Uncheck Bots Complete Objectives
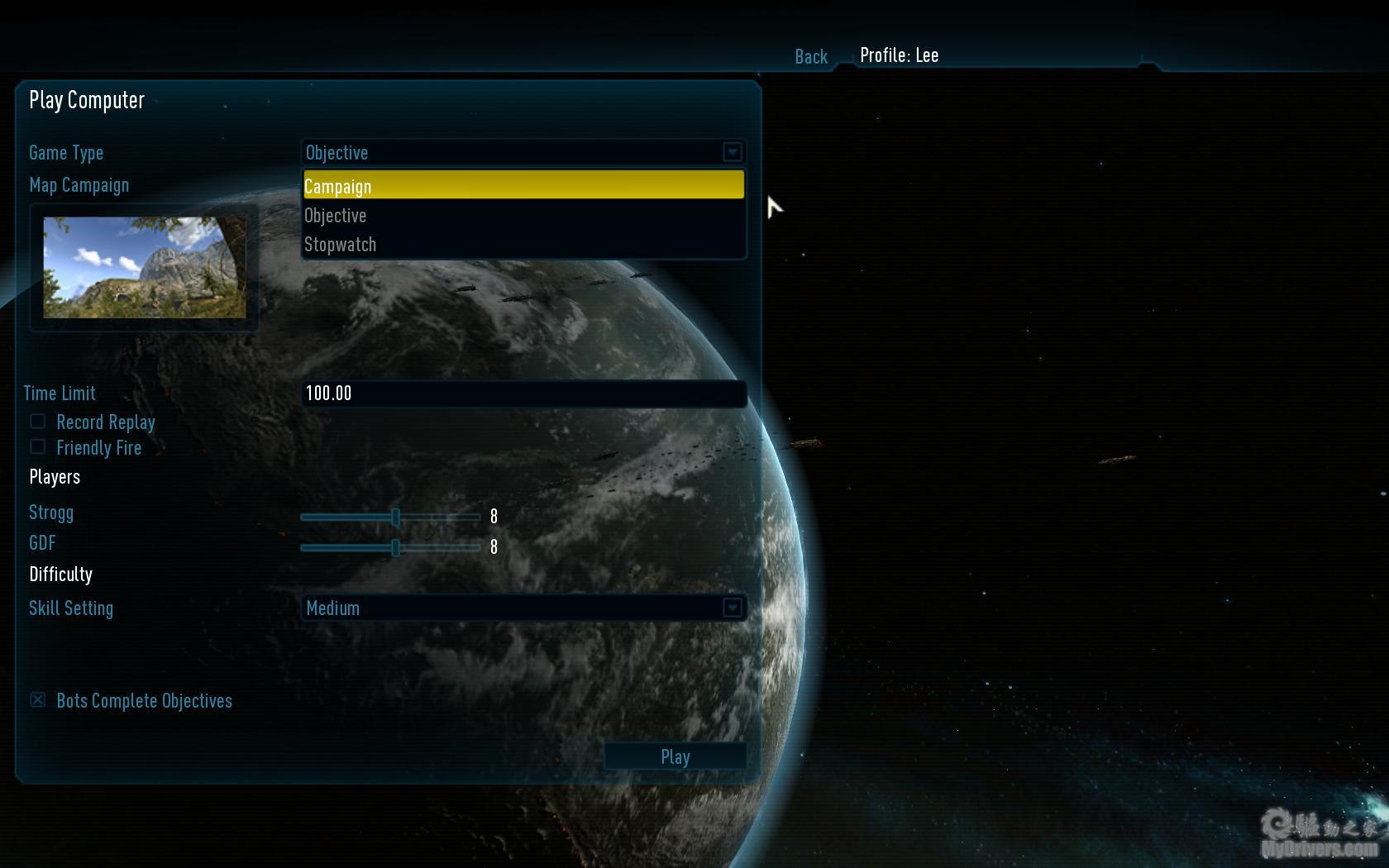1389x868 pixels. 38,700
